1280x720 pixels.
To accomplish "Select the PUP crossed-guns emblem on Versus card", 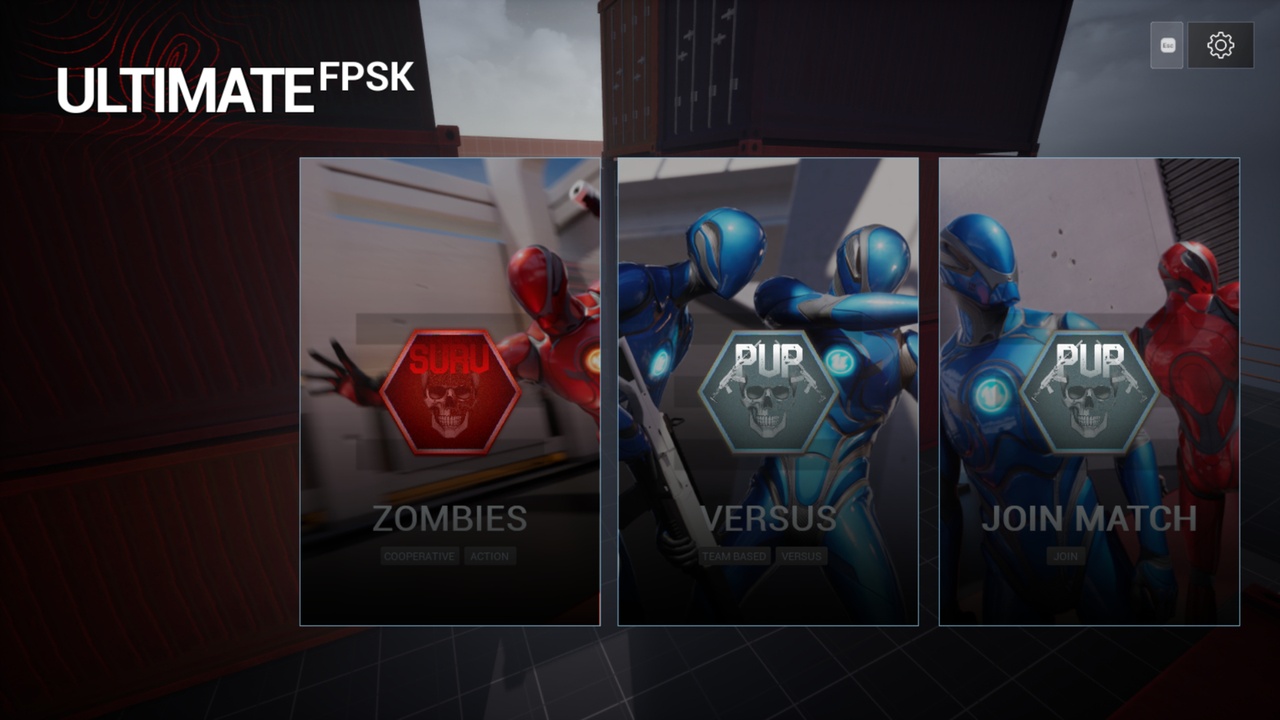I will [771, 390].
